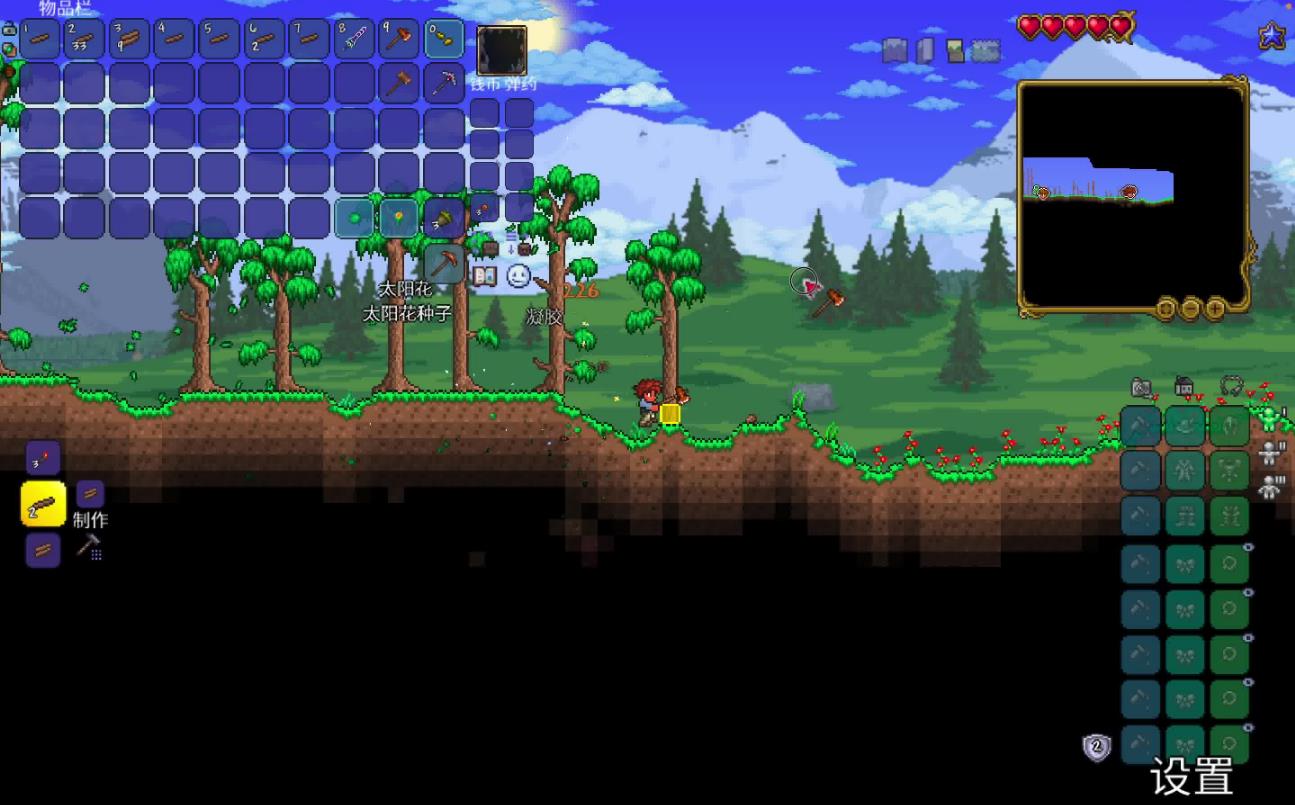Toggle the inventory hotbar lock icon

(x=9, y=30)
